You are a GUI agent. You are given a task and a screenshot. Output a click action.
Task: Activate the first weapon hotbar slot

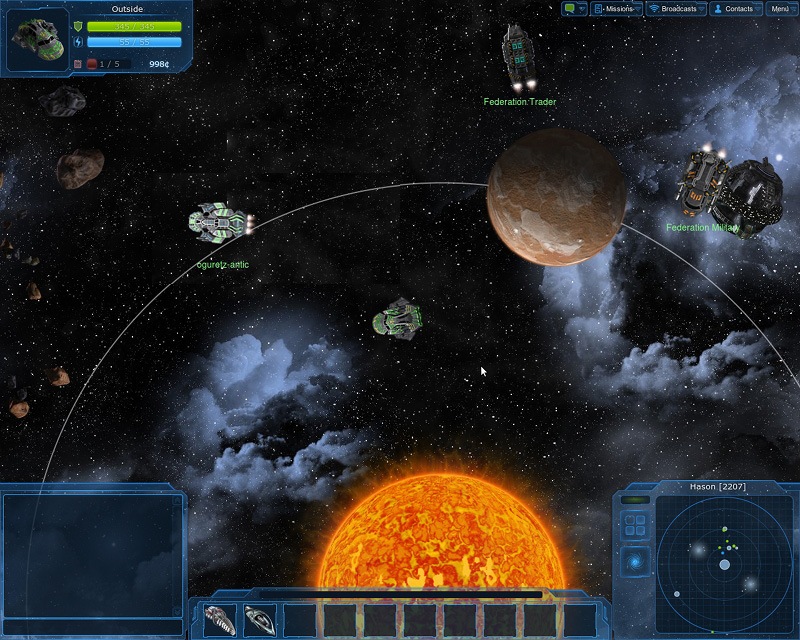(220, 620)
